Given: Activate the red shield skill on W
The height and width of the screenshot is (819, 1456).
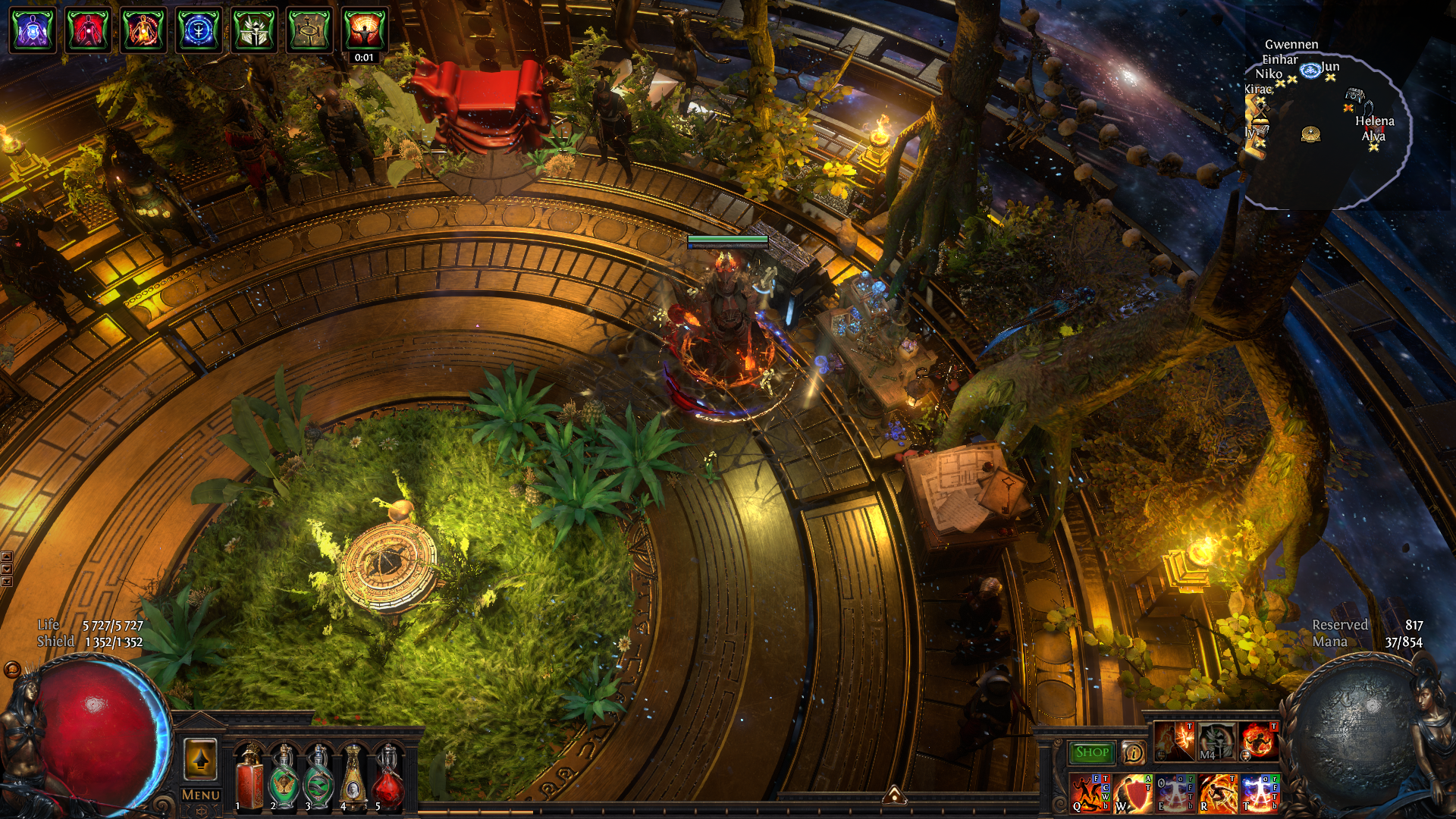Looking at the screenshot, I should [1132, 792].
